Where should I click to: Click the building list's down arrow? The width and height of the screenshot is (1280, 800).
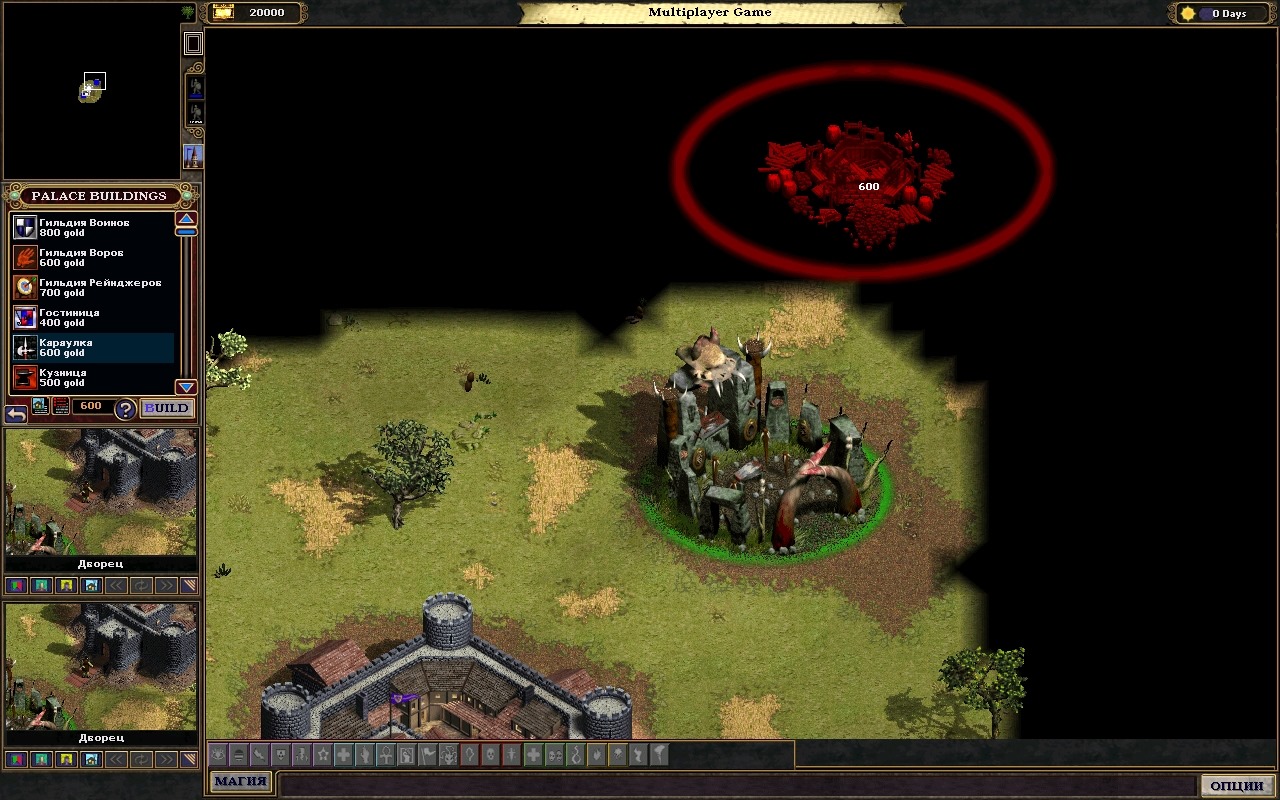click(x=186, y=387)
